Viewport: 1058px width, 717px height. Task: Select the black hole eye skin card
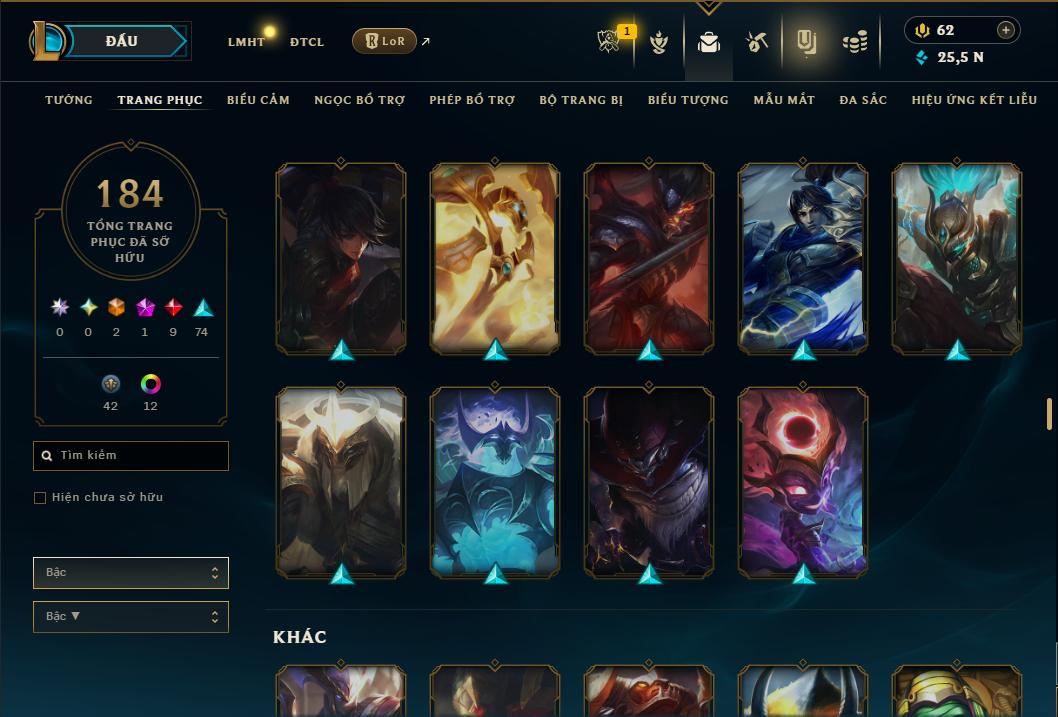(x=803, y=480)
